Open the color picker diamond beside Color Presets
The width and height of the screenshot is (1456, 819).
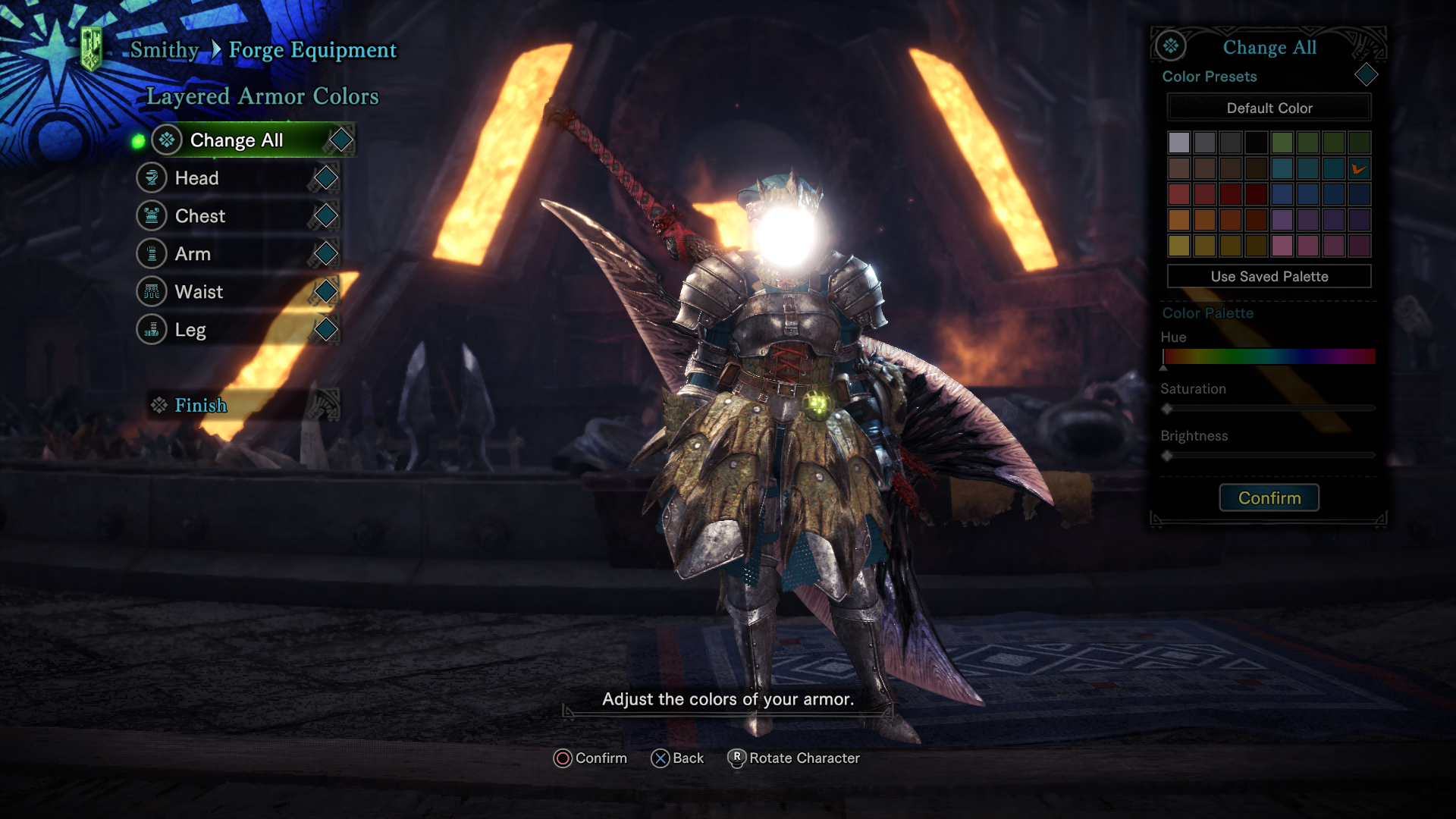point(1367,75)
